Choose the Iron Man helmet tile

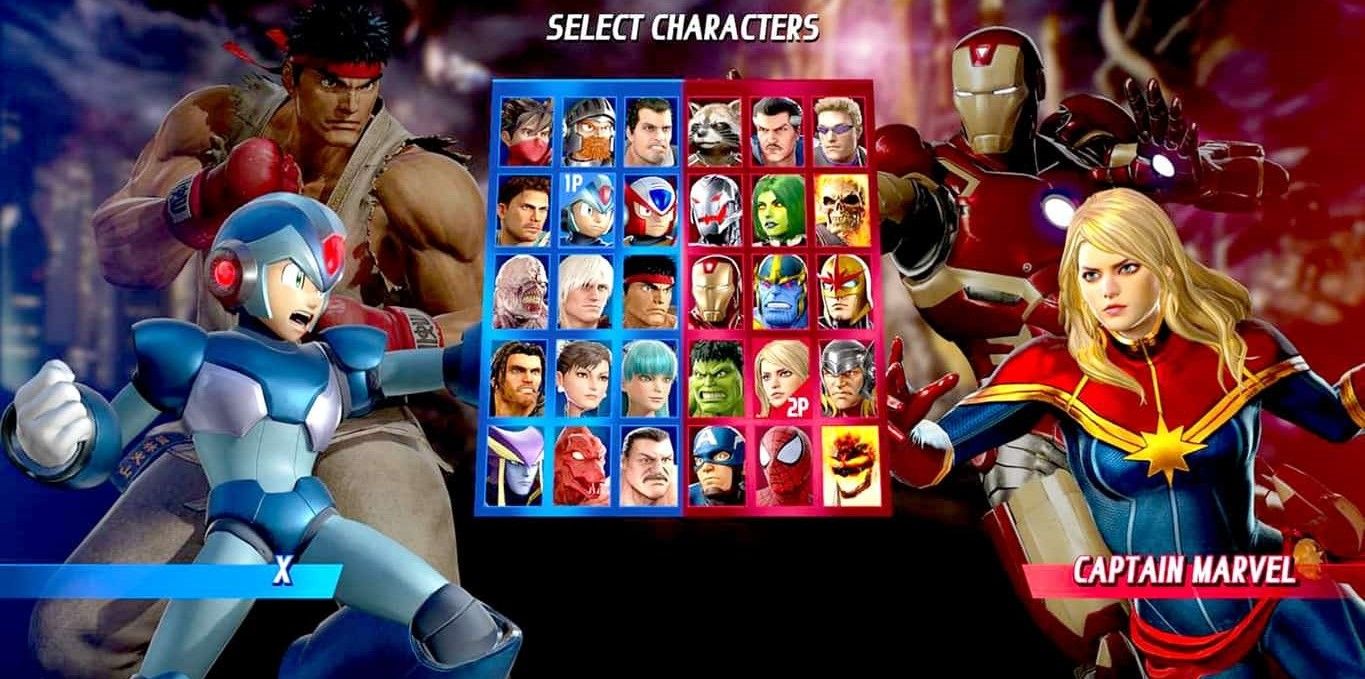point(716,292)
